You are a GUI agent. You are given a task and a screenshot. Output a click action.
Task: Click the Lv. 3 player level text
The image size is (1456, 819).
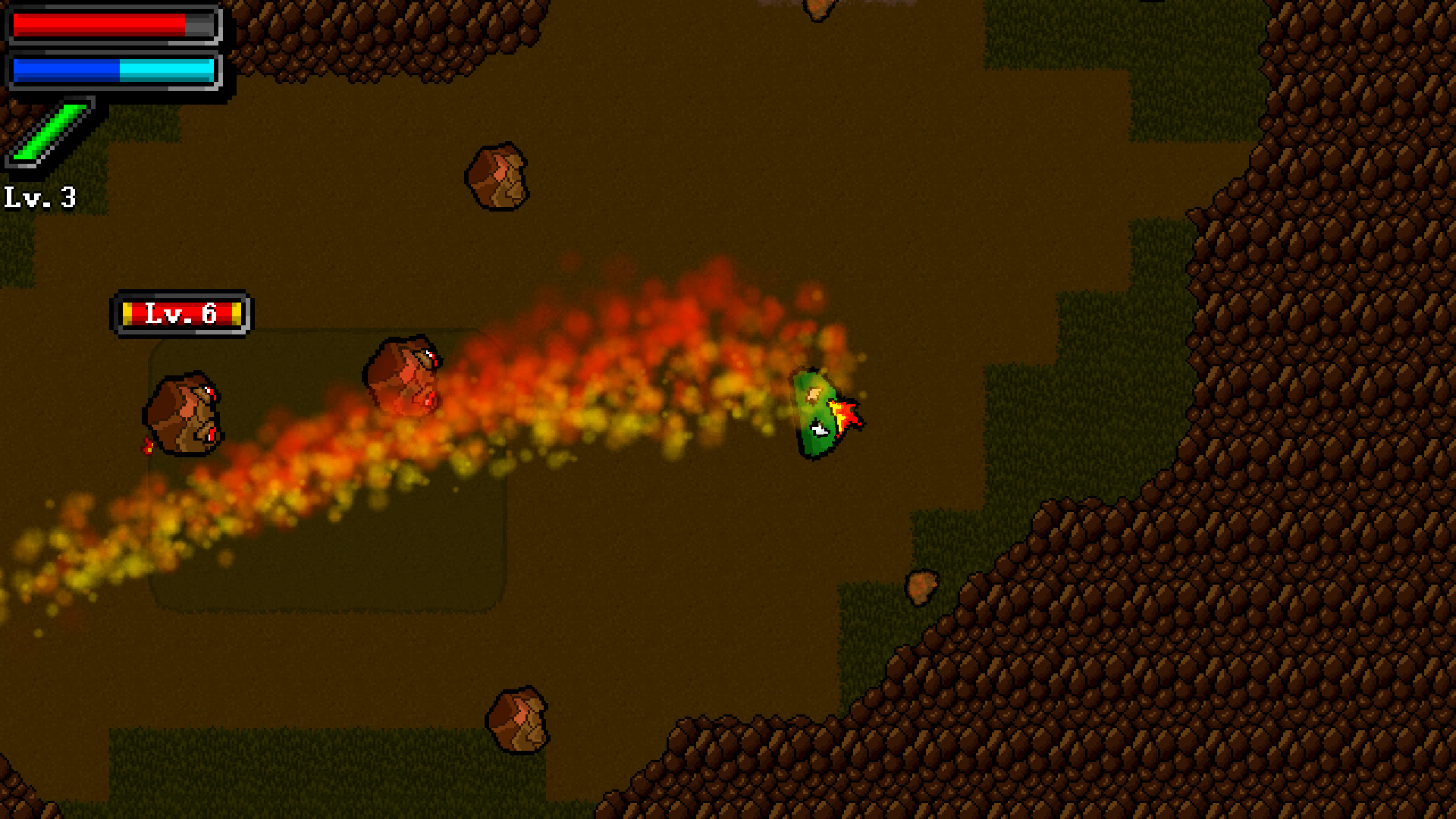click(39, 199)
